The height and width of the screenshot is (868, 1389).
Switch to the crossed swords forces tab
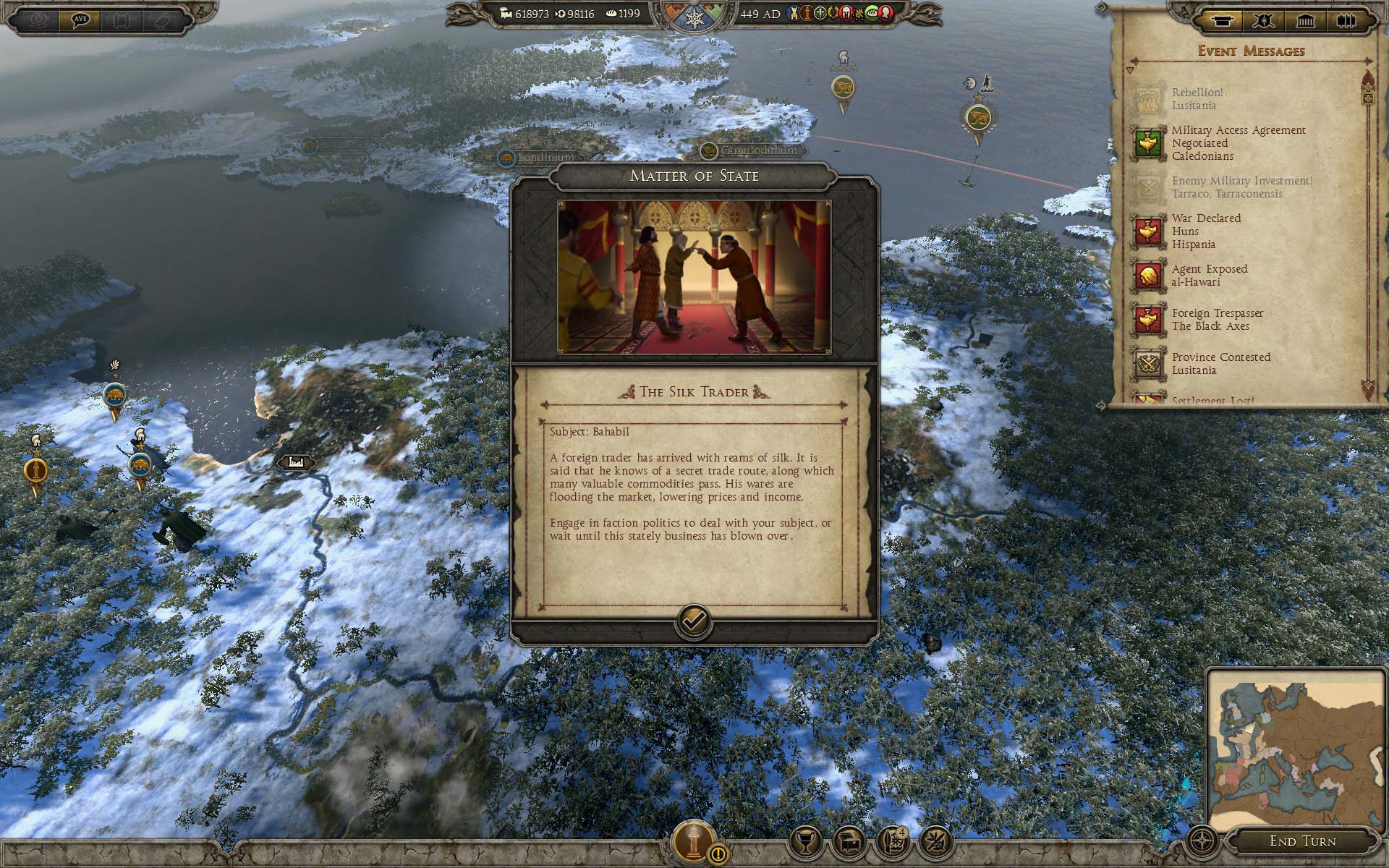1264,21
